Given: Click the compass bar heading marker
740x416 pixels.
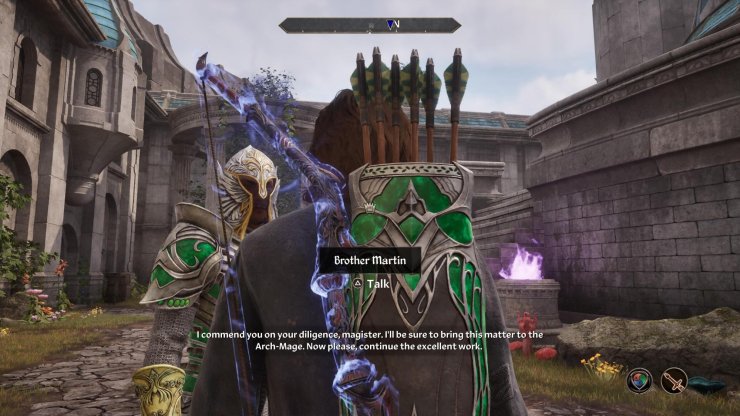Looking at the screenshot, I should tap(392, 25).
